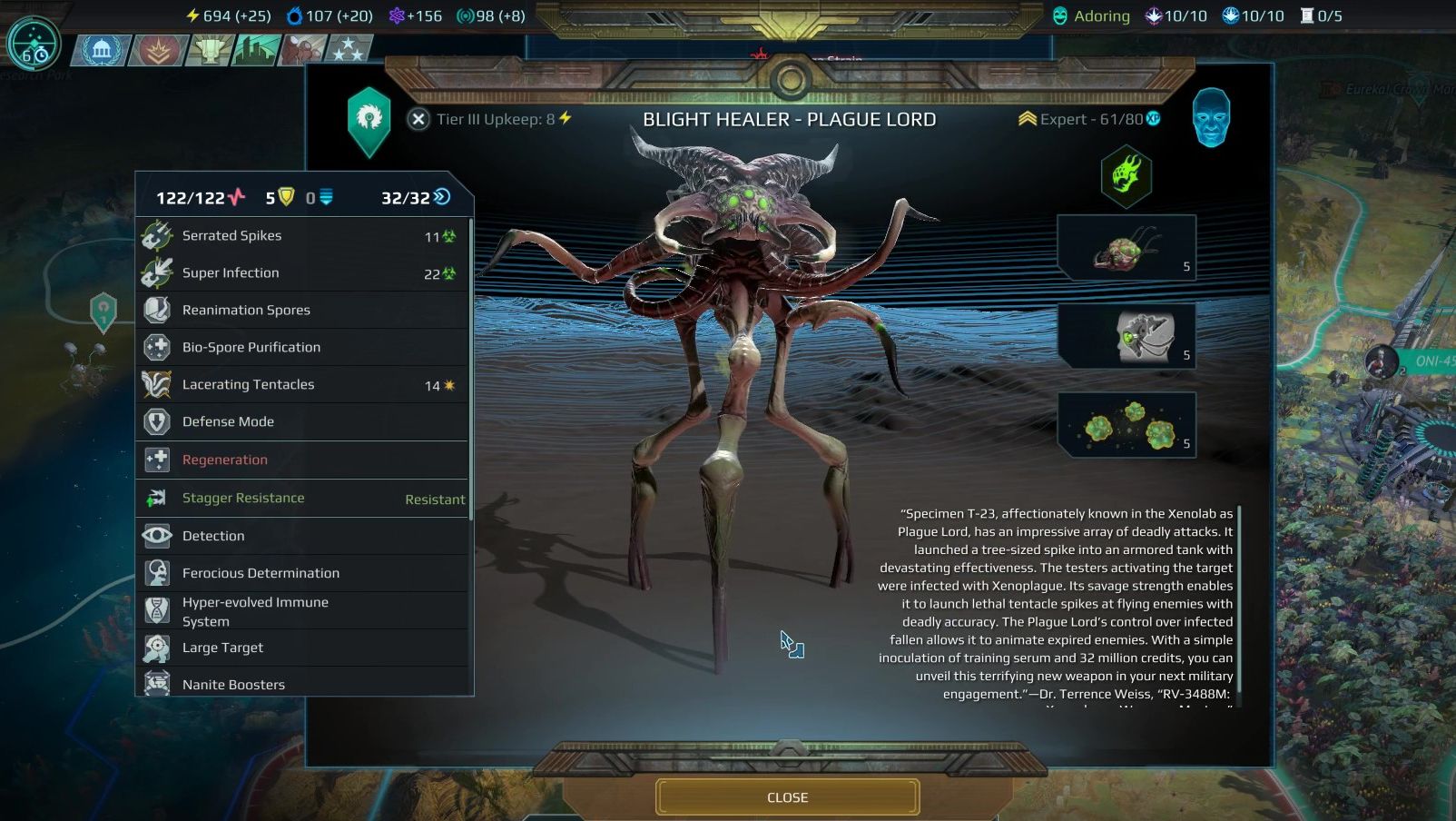Select the Super Infection attack icon
This screenshot has width=1456, height=821.
click(x=156, y=272)
